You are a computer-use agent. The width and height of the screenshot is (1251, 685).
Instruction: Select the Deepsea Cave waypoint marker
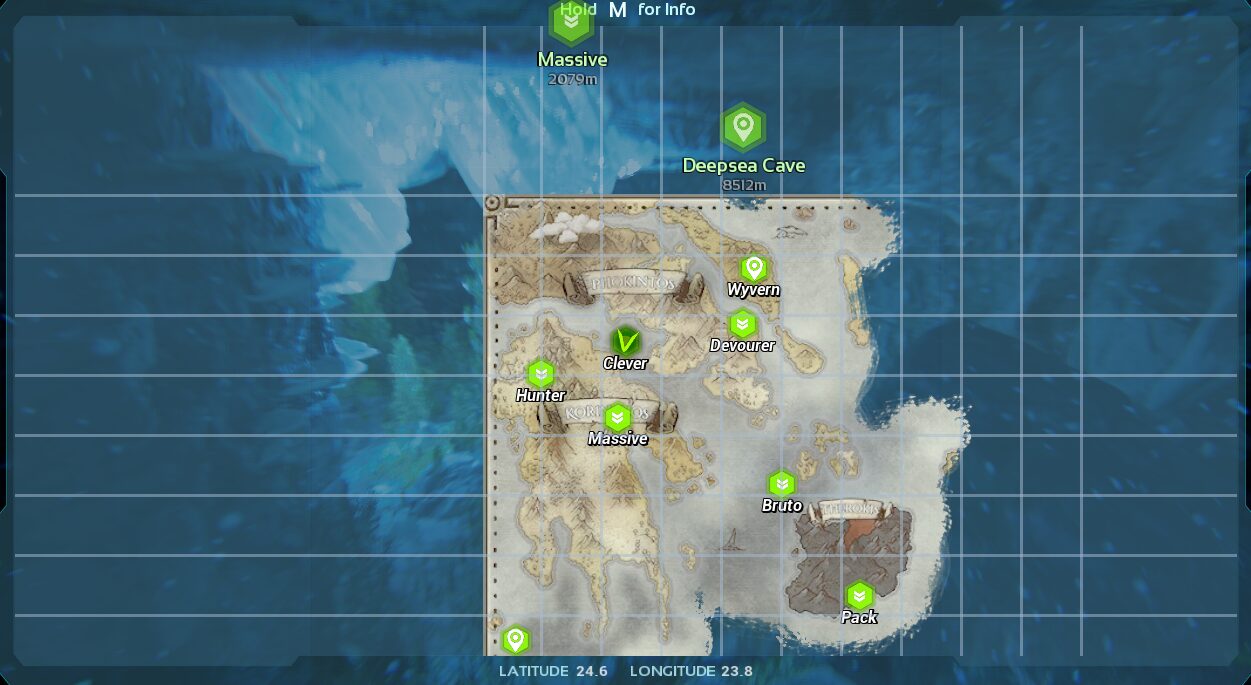pos(743,128)
